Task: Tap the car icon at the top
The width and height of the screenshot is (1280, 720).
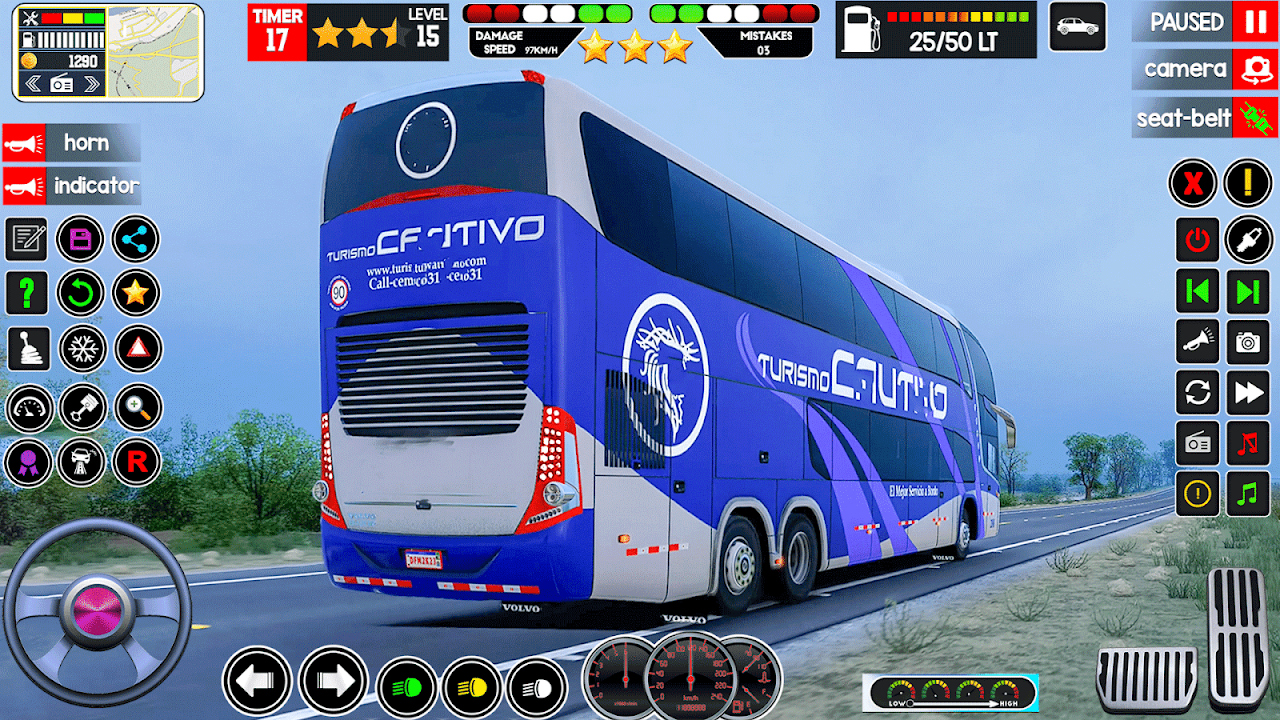Action: pos(1077,27)
